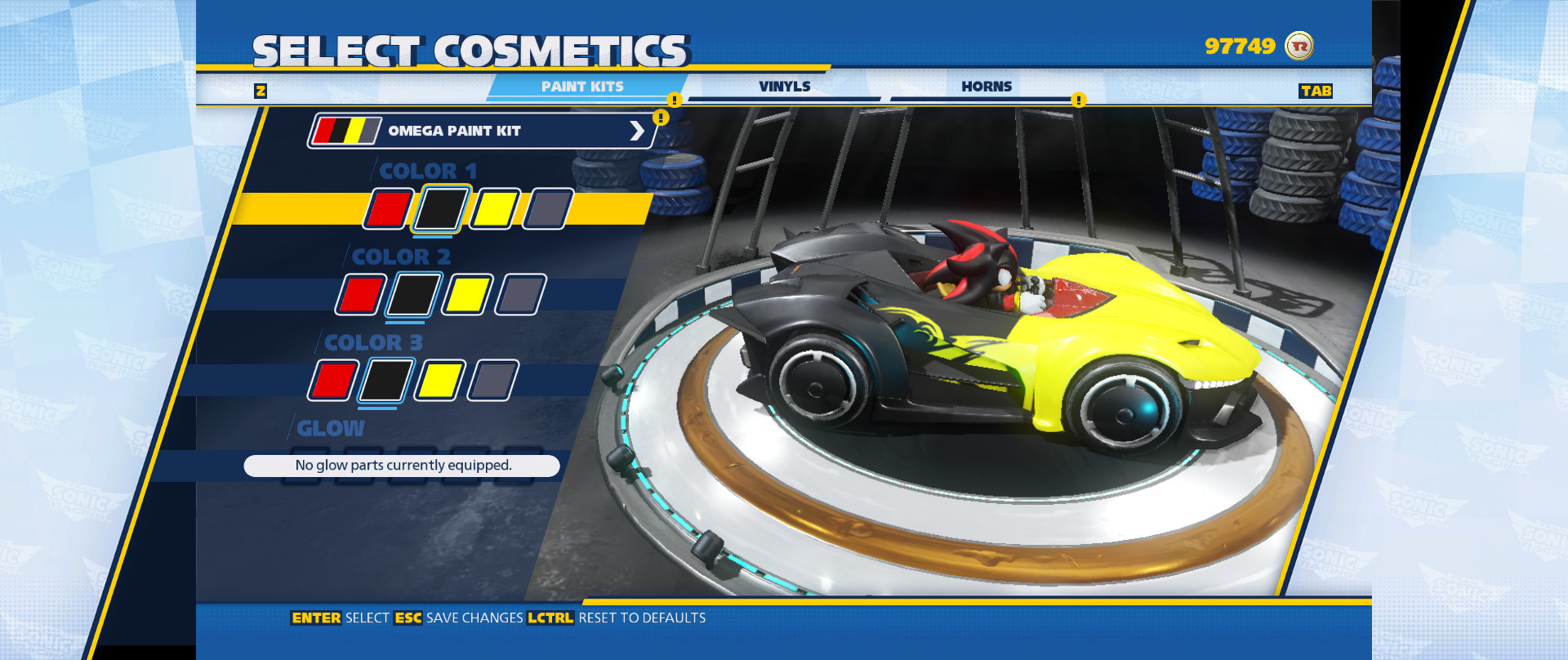Image resolution: width=1568 pixels, height=660 pixels.
Task: Expand the Omega Paint Kit selector
Action: pos(636,131)
